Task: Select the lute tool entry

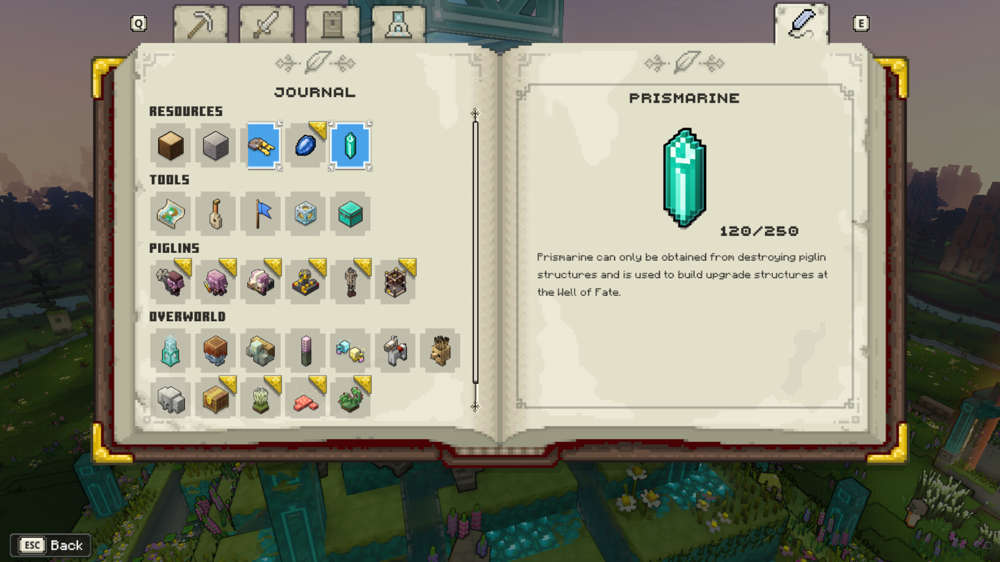Action: 215,214
